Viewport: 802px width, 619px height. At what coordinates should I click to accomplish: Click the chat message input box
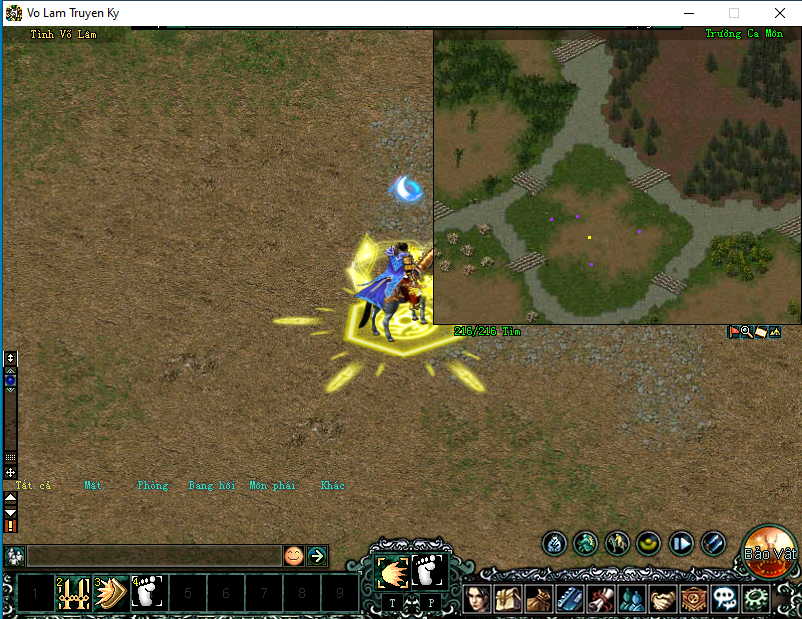pyautogui.click(x=154, y=556)
